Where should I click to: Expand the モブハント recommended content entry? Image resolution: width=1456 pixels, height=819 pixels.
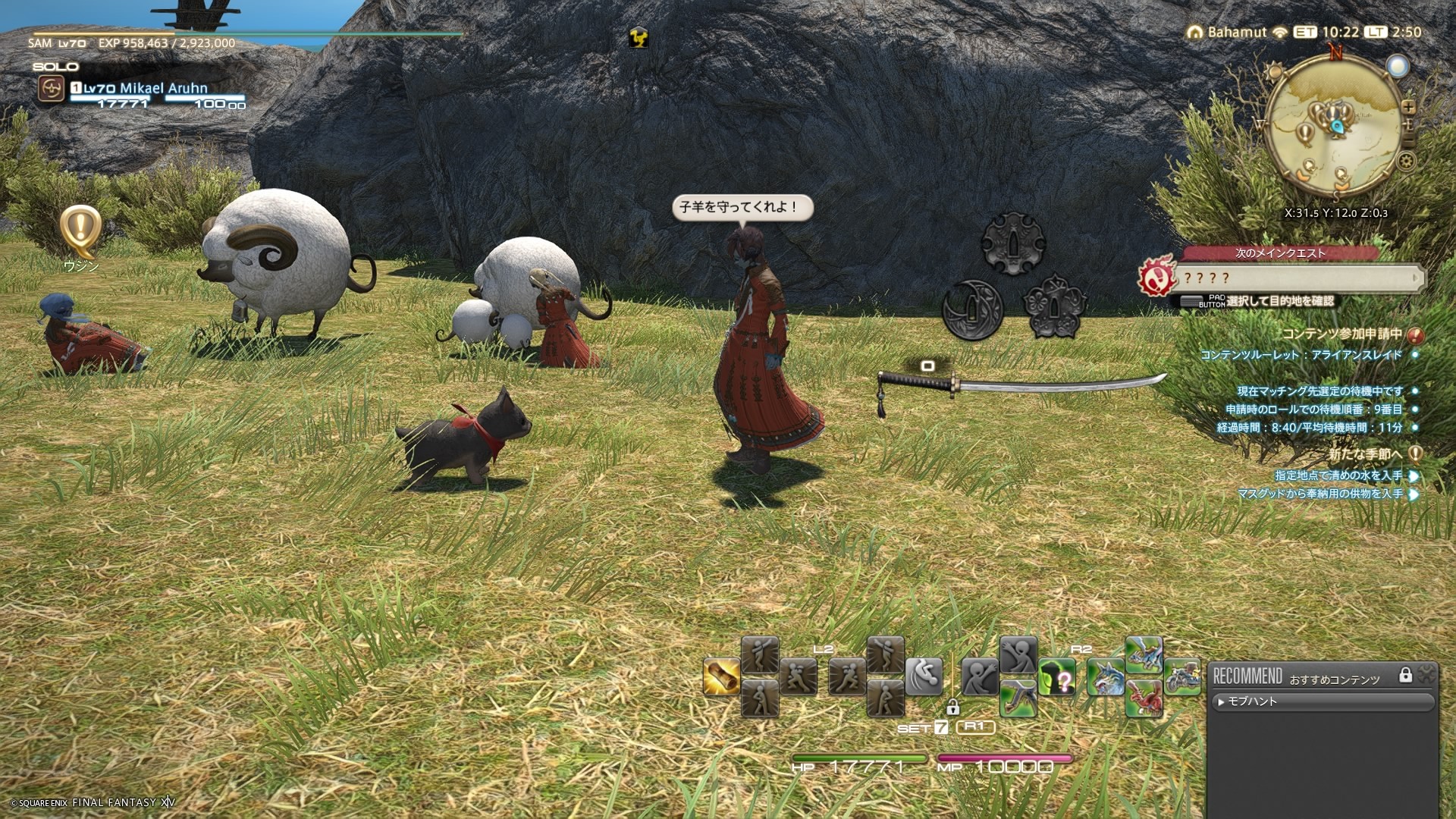pos(1251,702)
